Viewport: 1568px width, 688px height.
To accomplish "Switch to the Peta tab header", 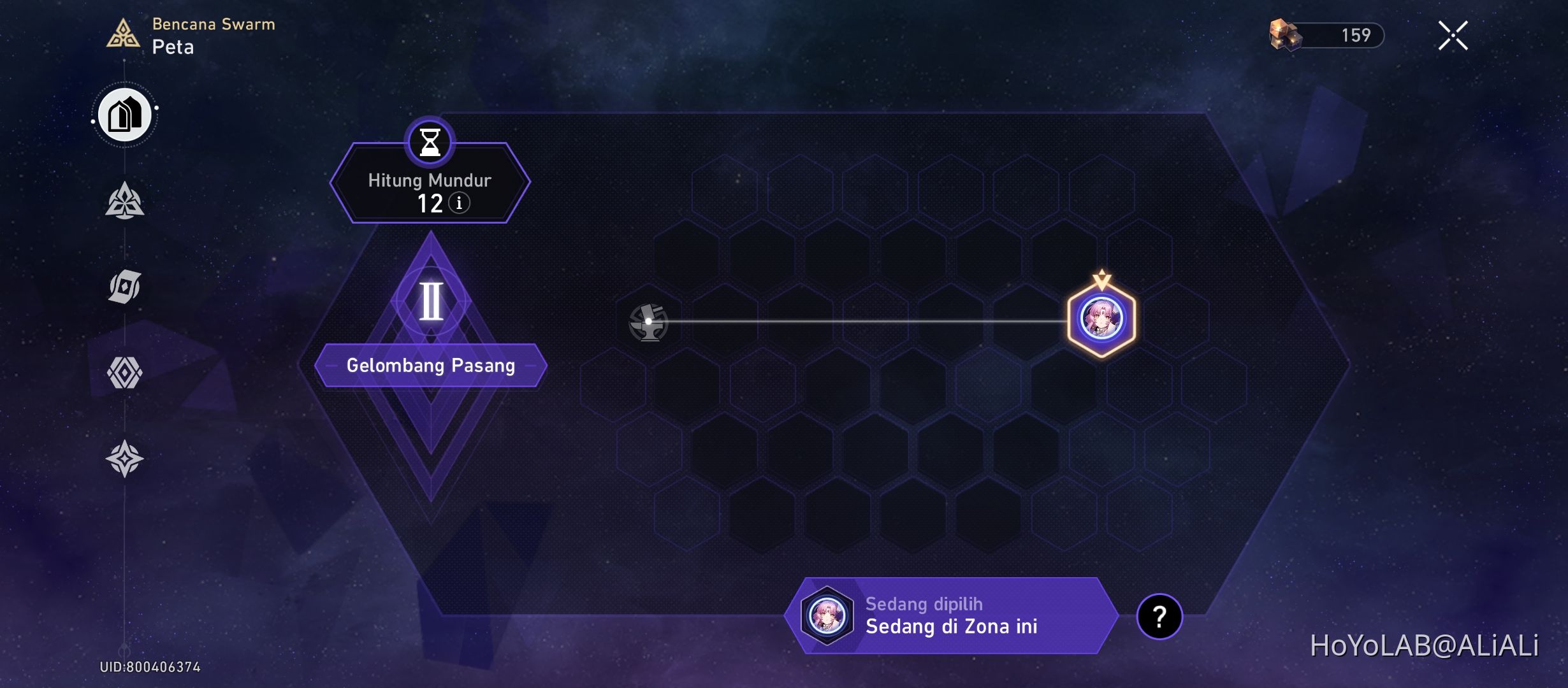I will (x=172, y=47).
